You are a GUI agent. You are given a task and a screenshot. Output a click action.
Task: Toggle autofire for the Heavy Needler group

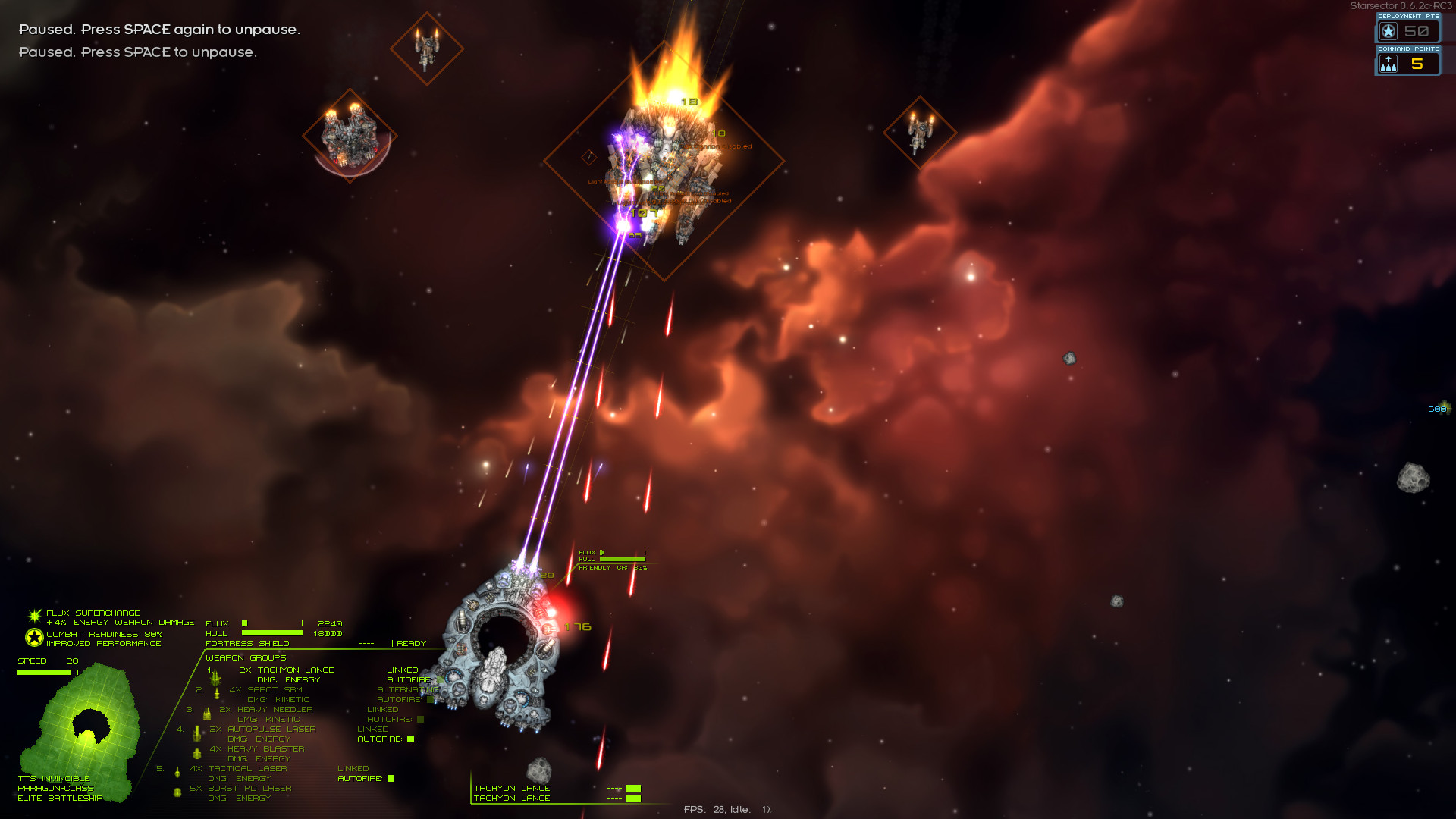coord(421,720)
